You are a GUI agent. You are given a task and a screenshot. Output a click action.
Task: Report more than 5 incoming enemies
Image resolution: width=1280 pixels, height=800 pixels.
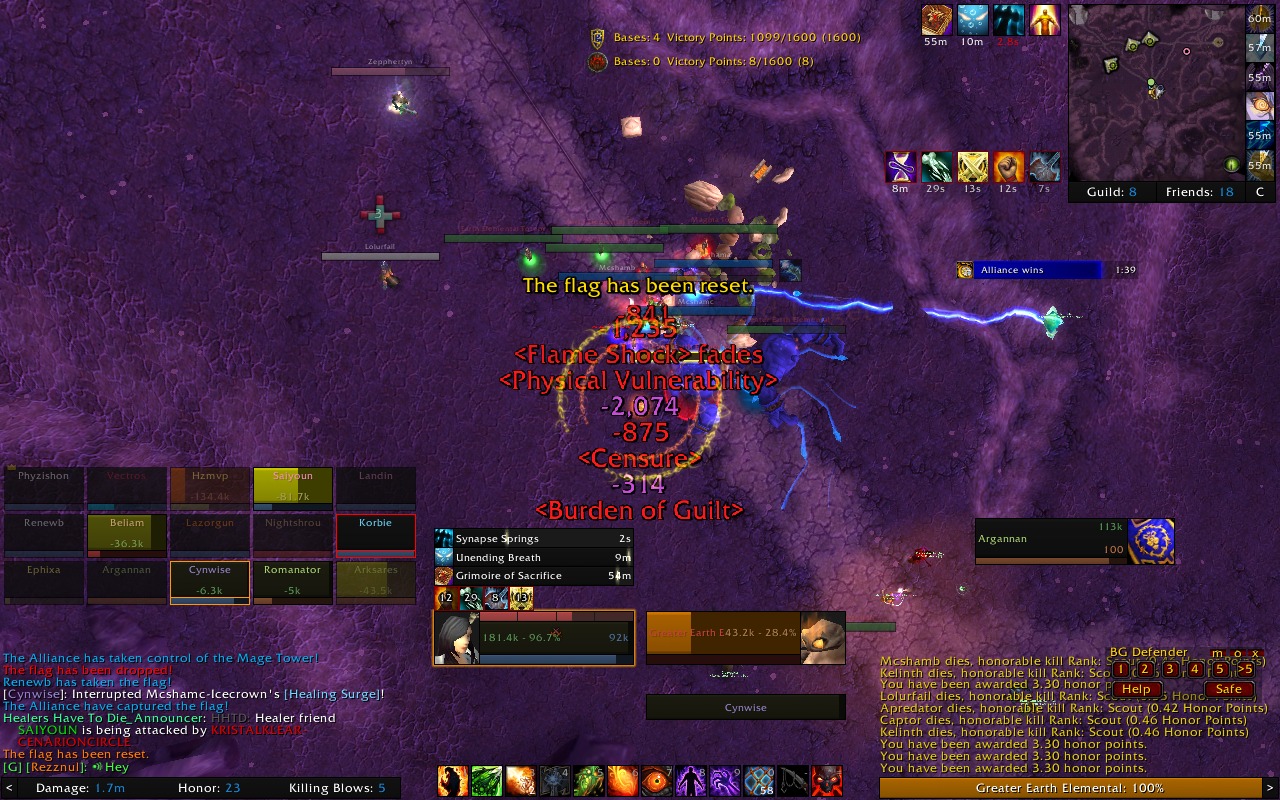(1245, 669)
